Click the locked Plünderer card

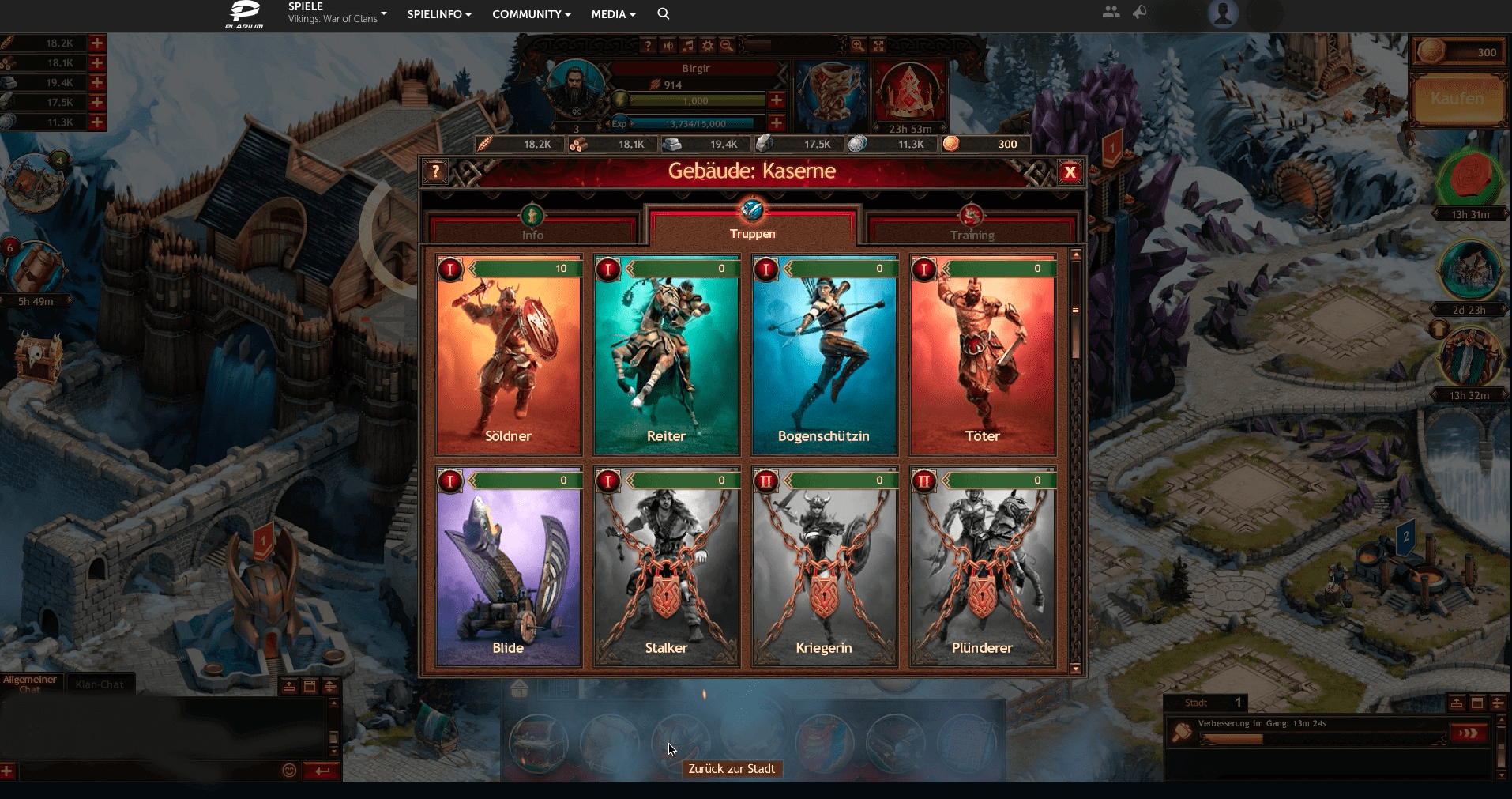point(983,567)
